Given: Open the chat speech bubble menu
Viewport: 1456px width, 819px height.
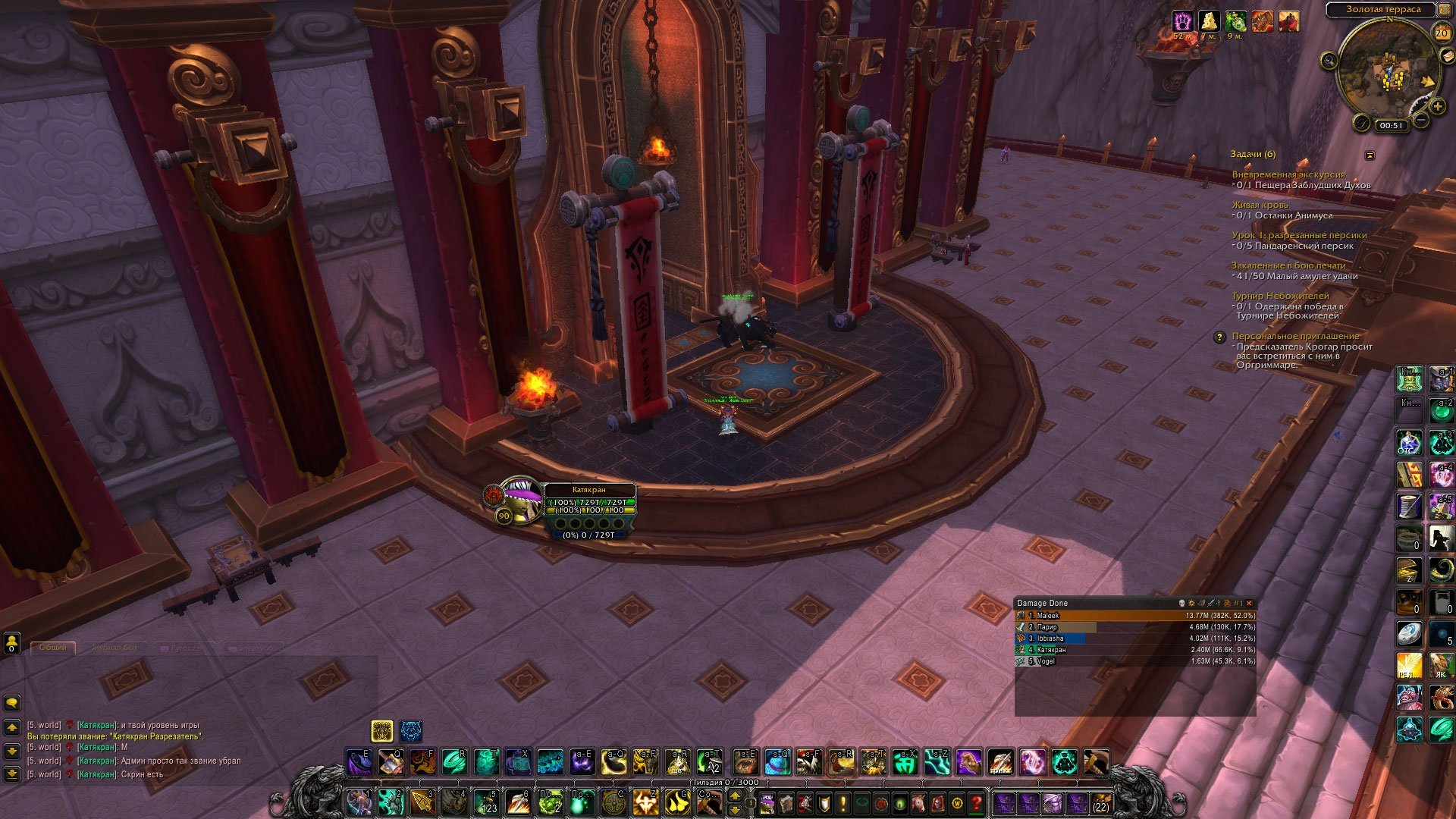Looking at the screenshot, I should coord(12,702).
